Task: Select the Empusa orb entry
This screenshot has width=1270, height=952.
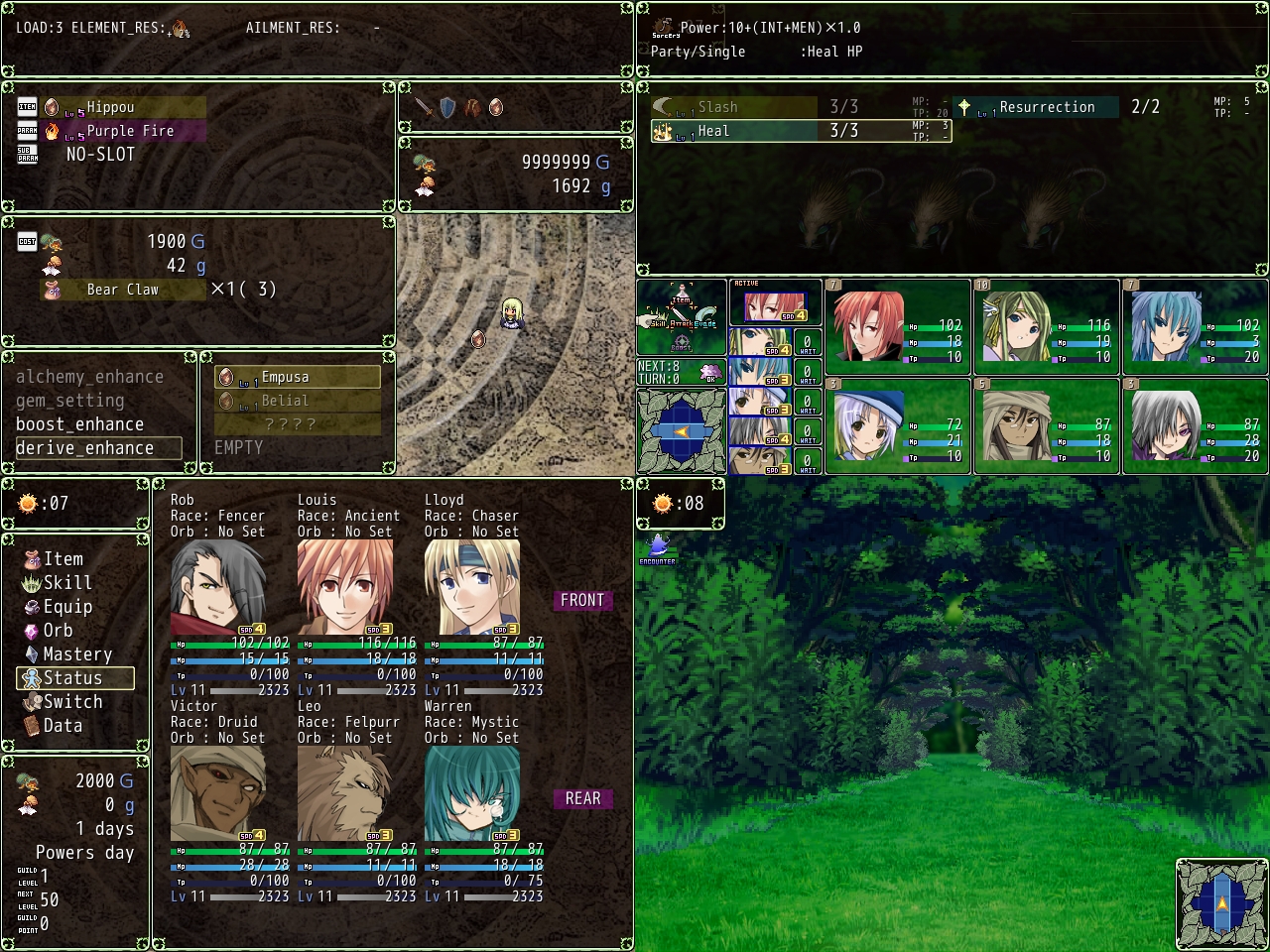Action: point(297,377)
